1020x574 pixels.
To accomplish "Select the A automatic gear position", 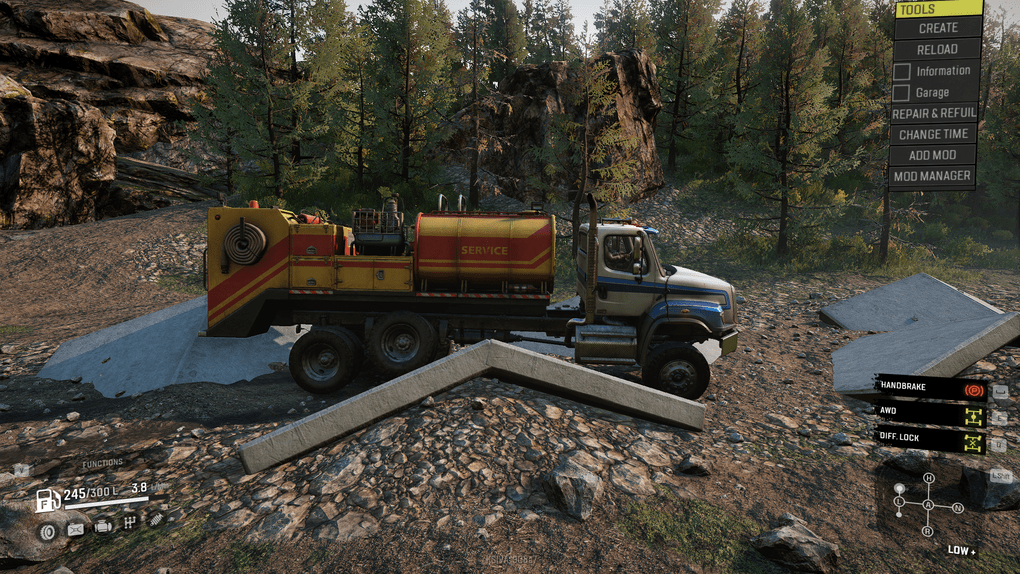I will tap(928, 505).
